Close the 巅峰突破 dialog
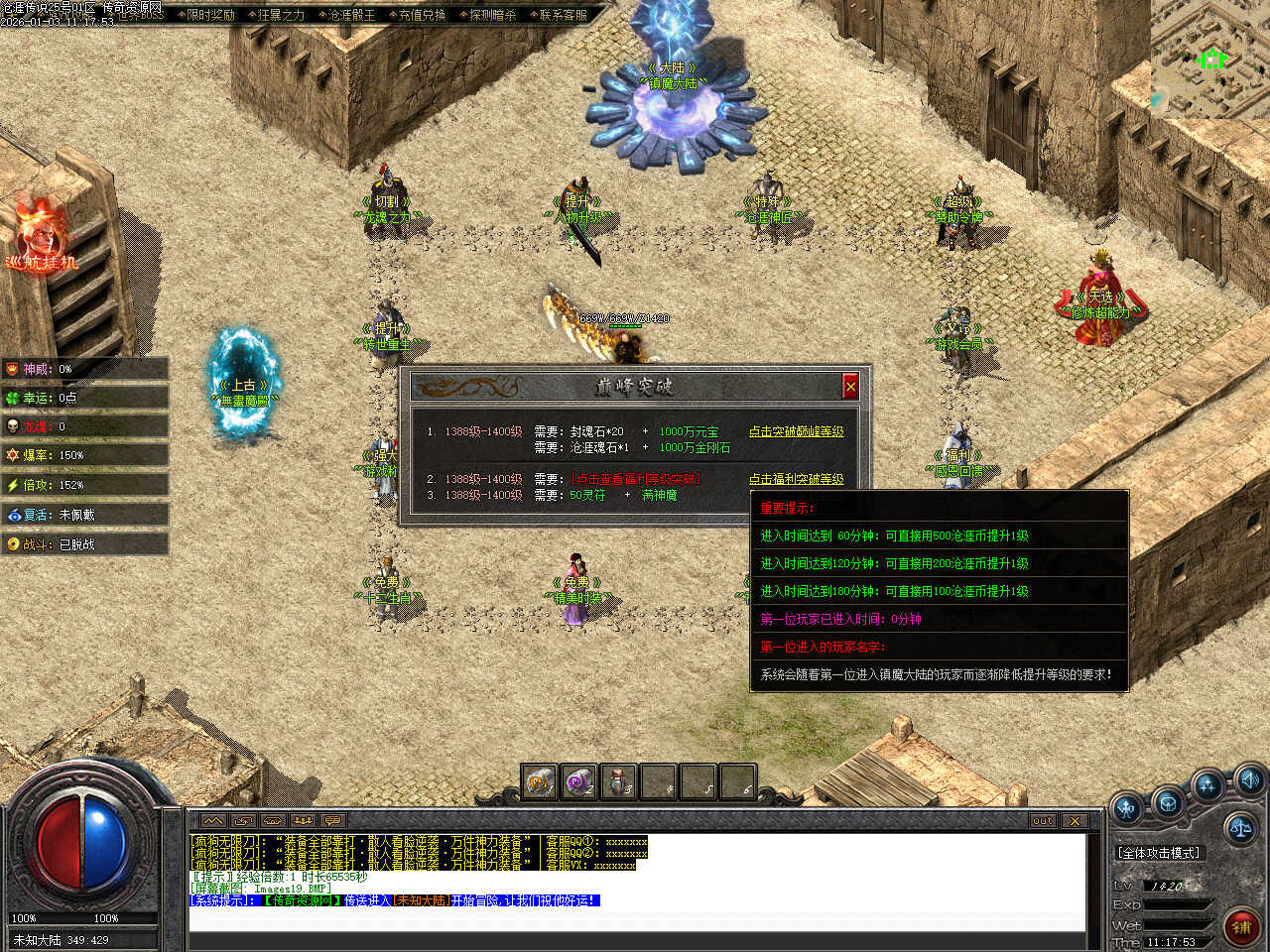Image resolution: width=1270 pixels, height=952 pixels. pos(850,386)
